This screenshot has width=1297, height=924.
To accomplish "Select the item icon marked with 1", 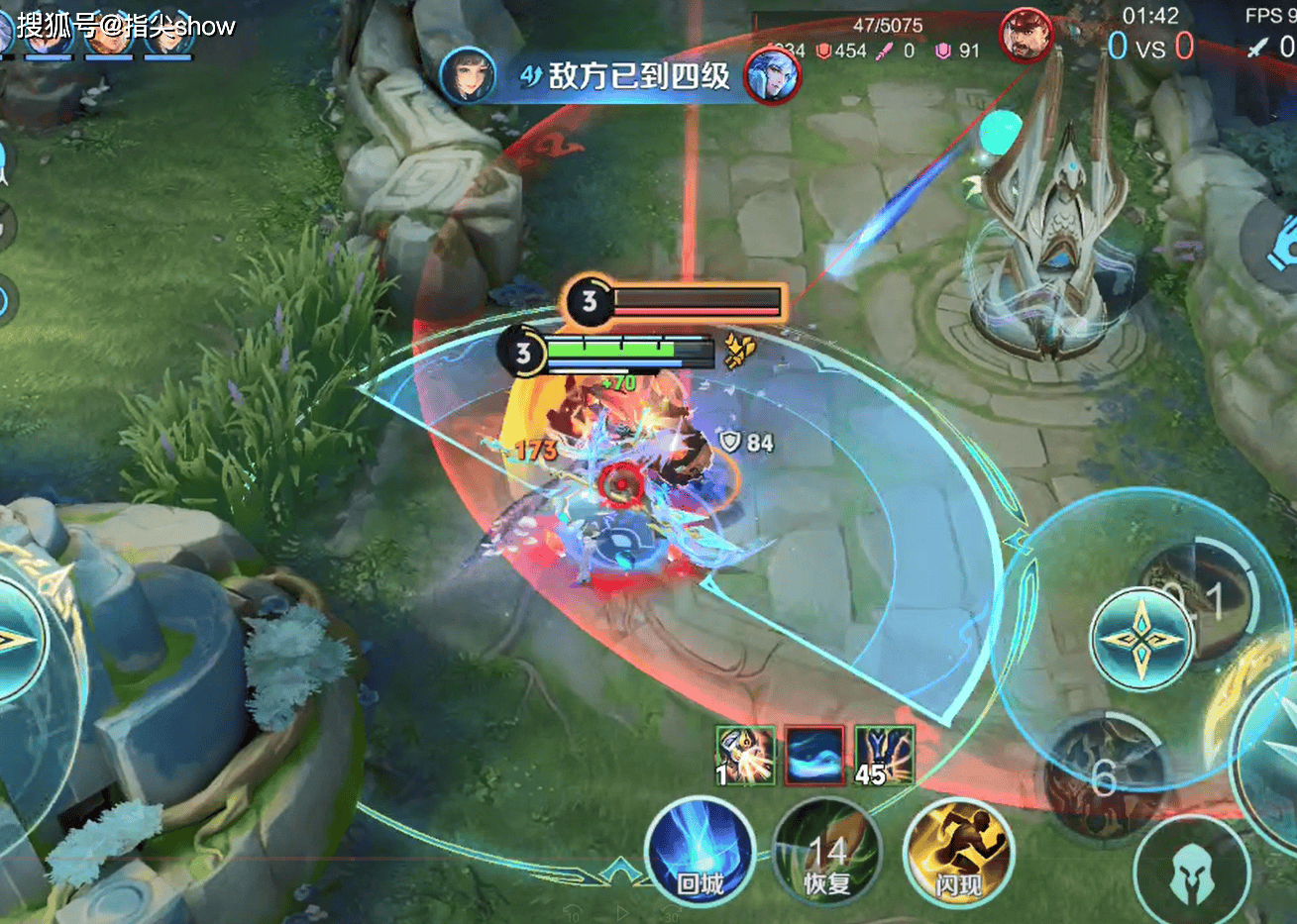I will click(x=745, y=756).
